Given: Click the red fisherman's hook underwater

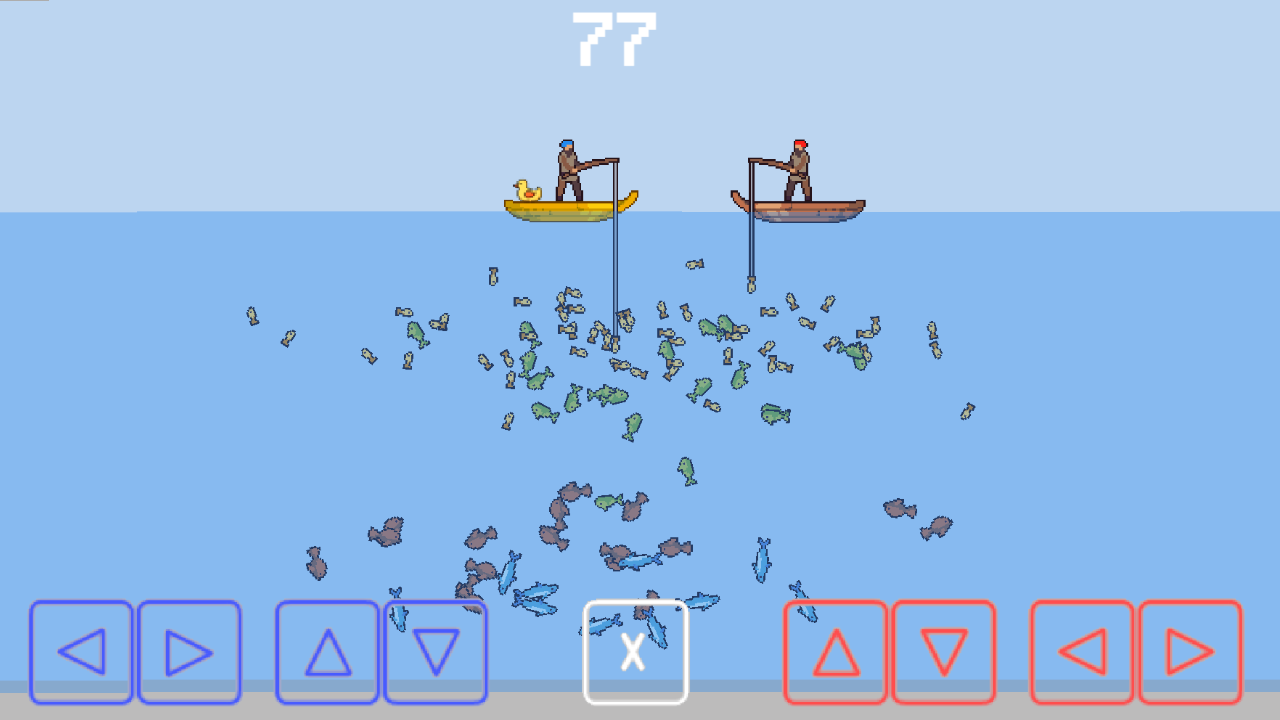Looking at the screenshot, I should [750, 283].
